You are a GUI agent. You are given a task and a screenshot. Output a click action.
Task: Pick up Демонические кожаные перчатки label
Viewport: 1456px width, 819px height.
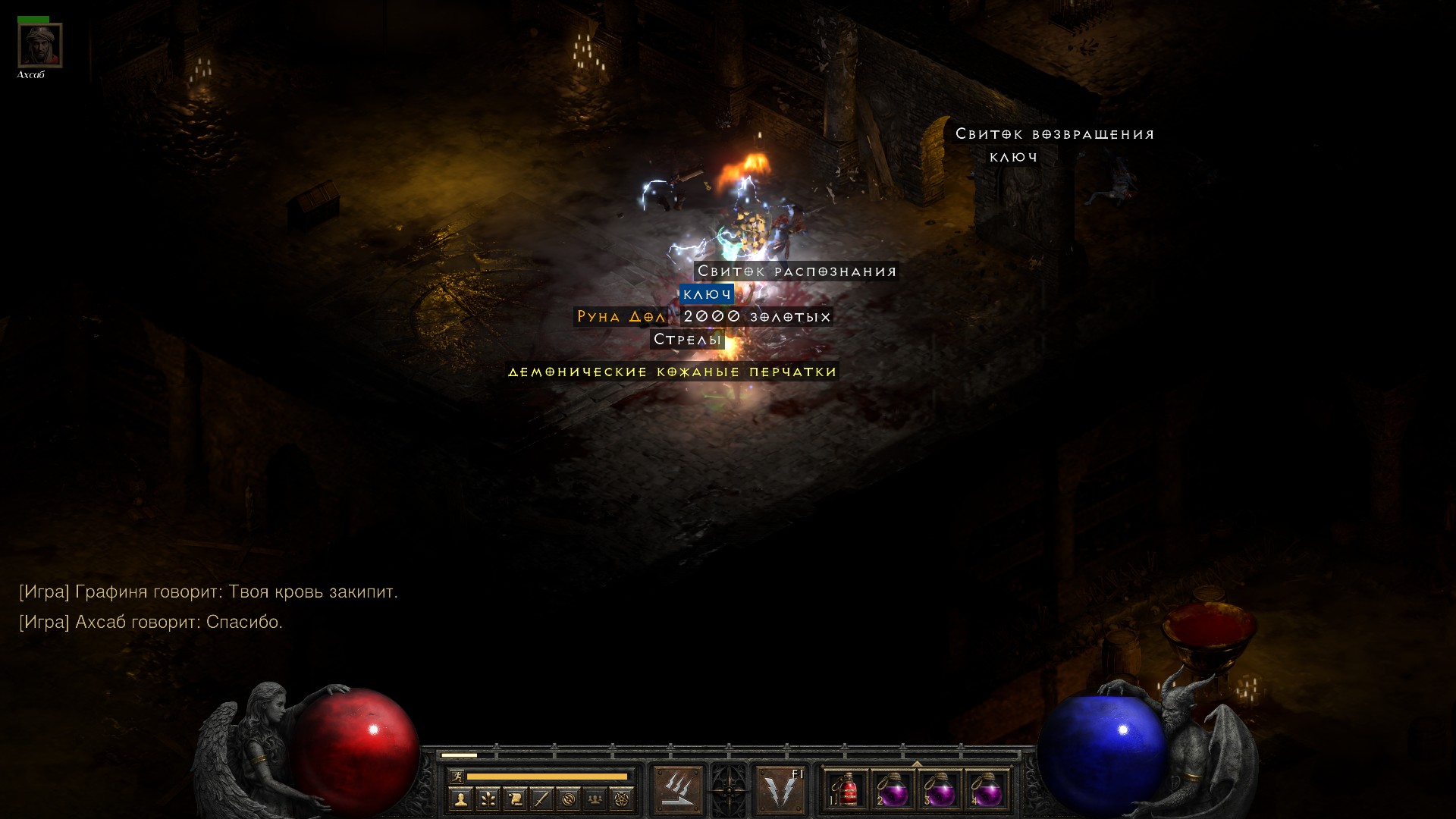(673, 372)
